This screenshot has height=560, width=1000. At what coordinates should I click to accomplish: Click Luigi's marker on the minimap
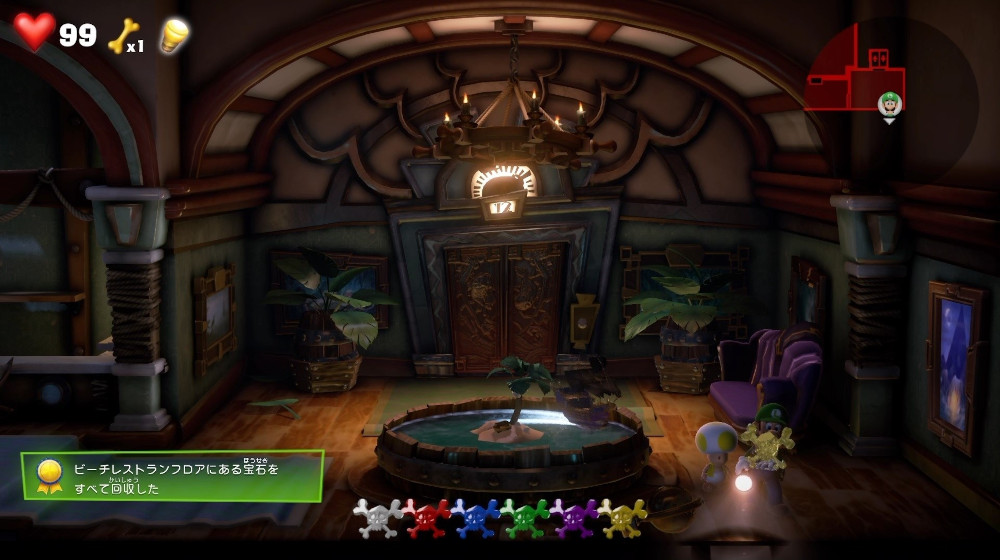click(x=889, y=104)
